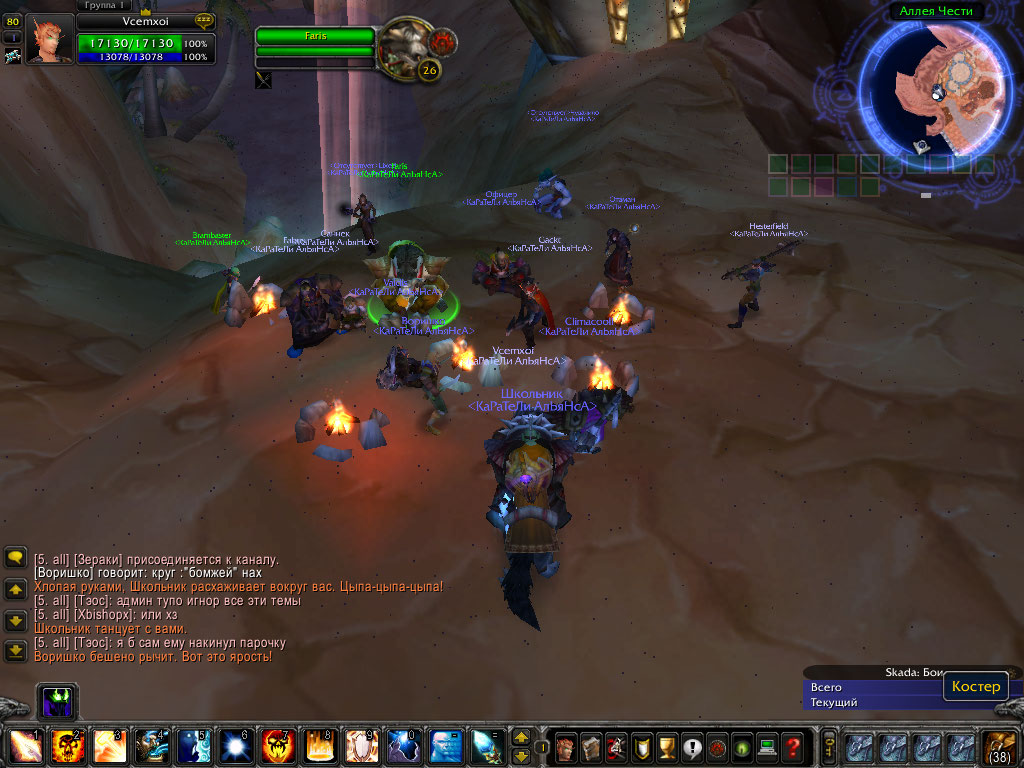This screenshot has height=768, width=1024.
Task: Cast the fire pillar spell in slot 8
Action: pyautogui.click(x=319, y=746)
